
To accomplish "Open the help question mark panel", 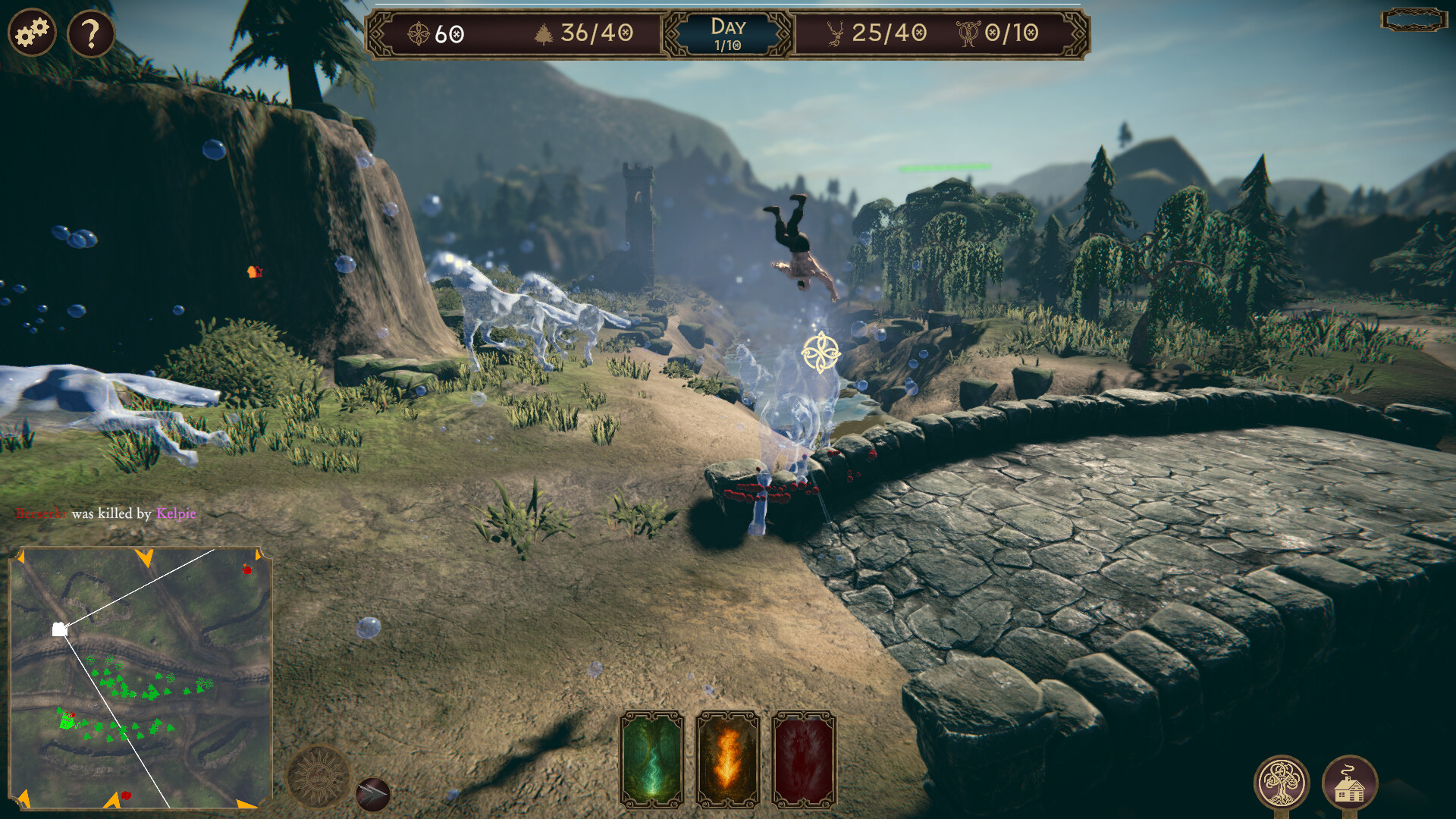I will [90, 31].
